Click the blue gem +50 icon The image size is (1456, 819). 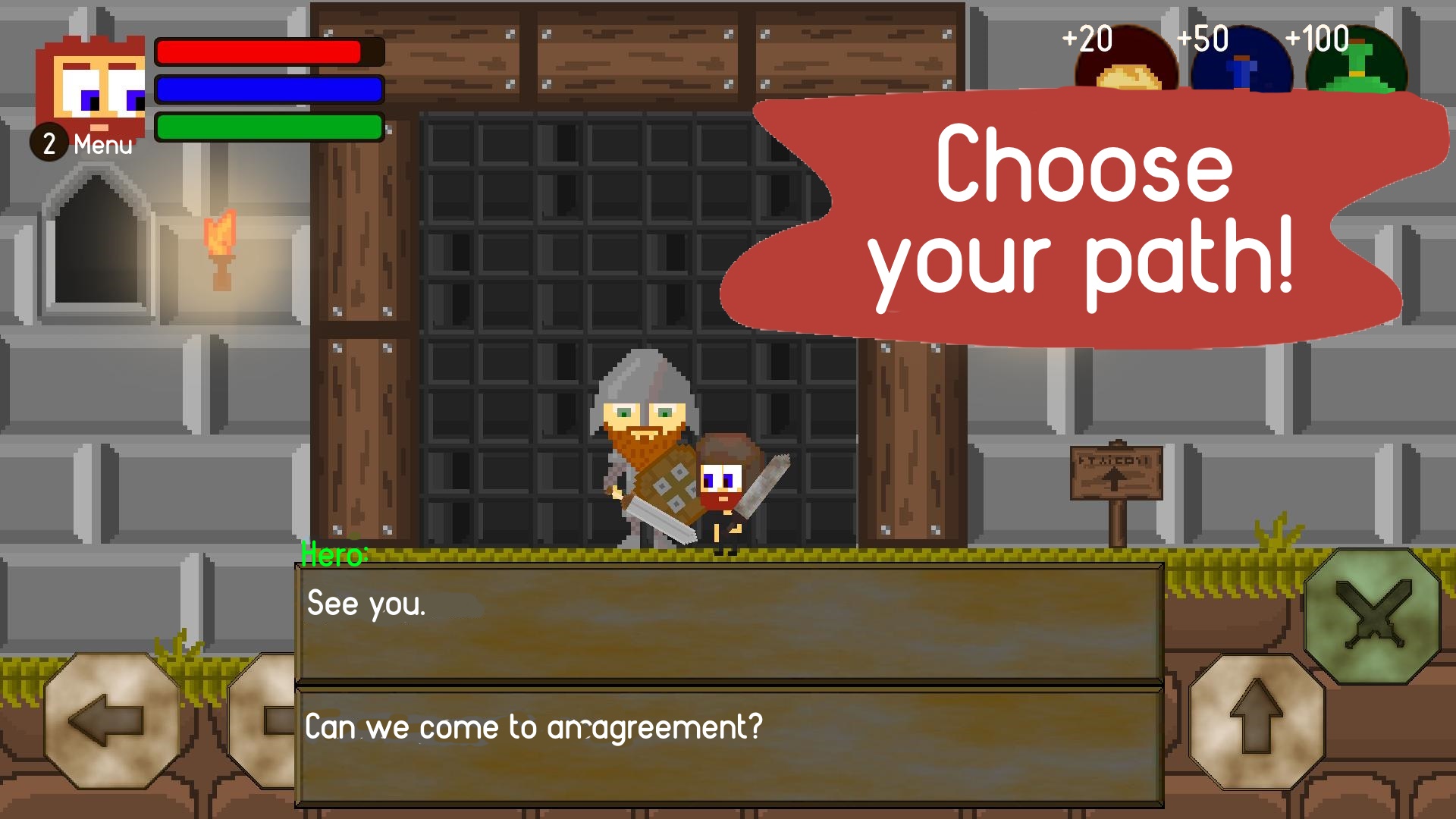pos(1241,61)
